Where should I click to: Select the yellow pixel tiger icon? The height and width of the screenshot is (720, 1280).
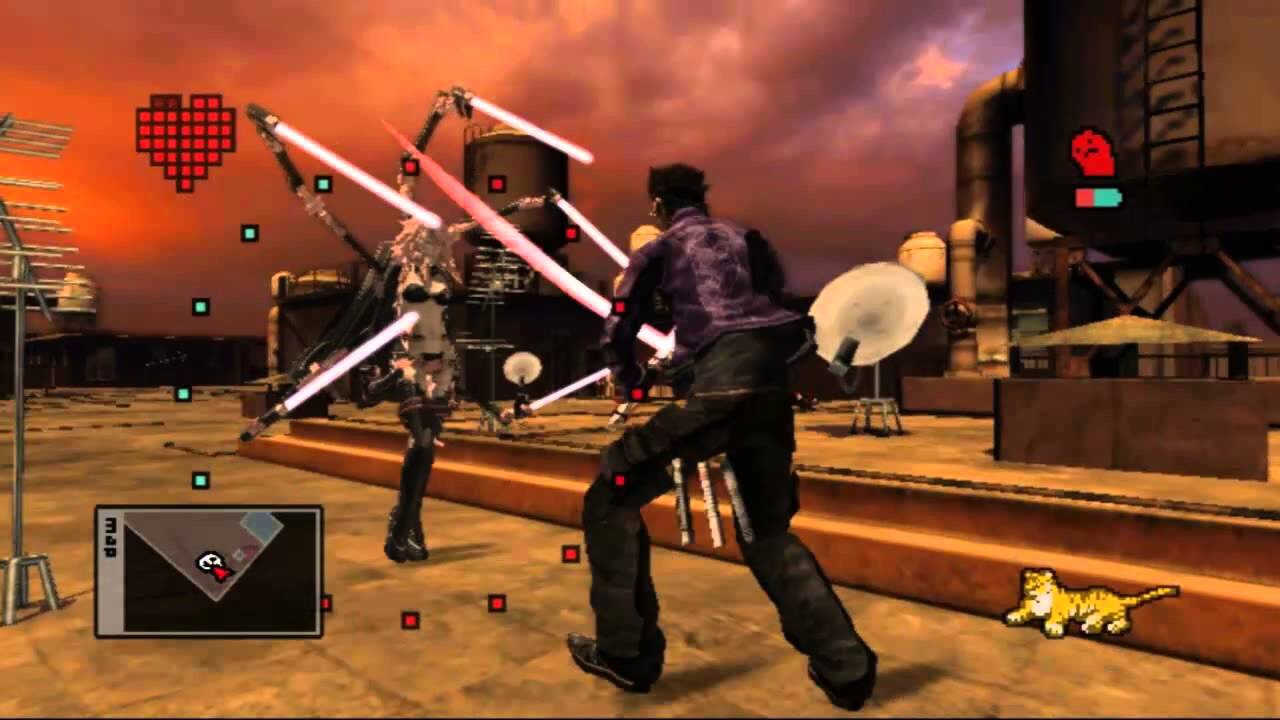click(x=1090, y=602)
